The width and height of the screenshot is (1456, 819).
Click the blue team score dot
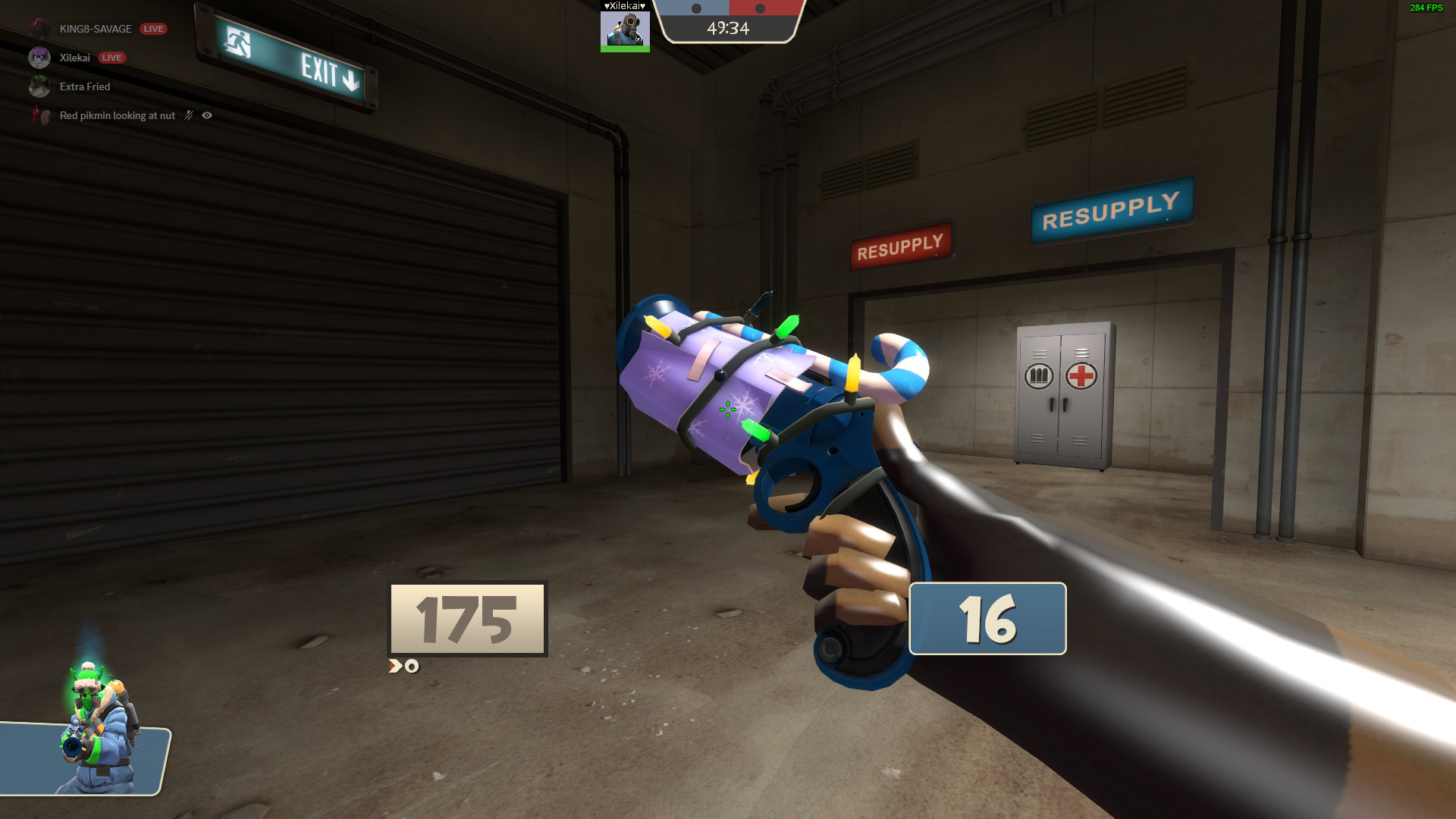coord(695,7)
